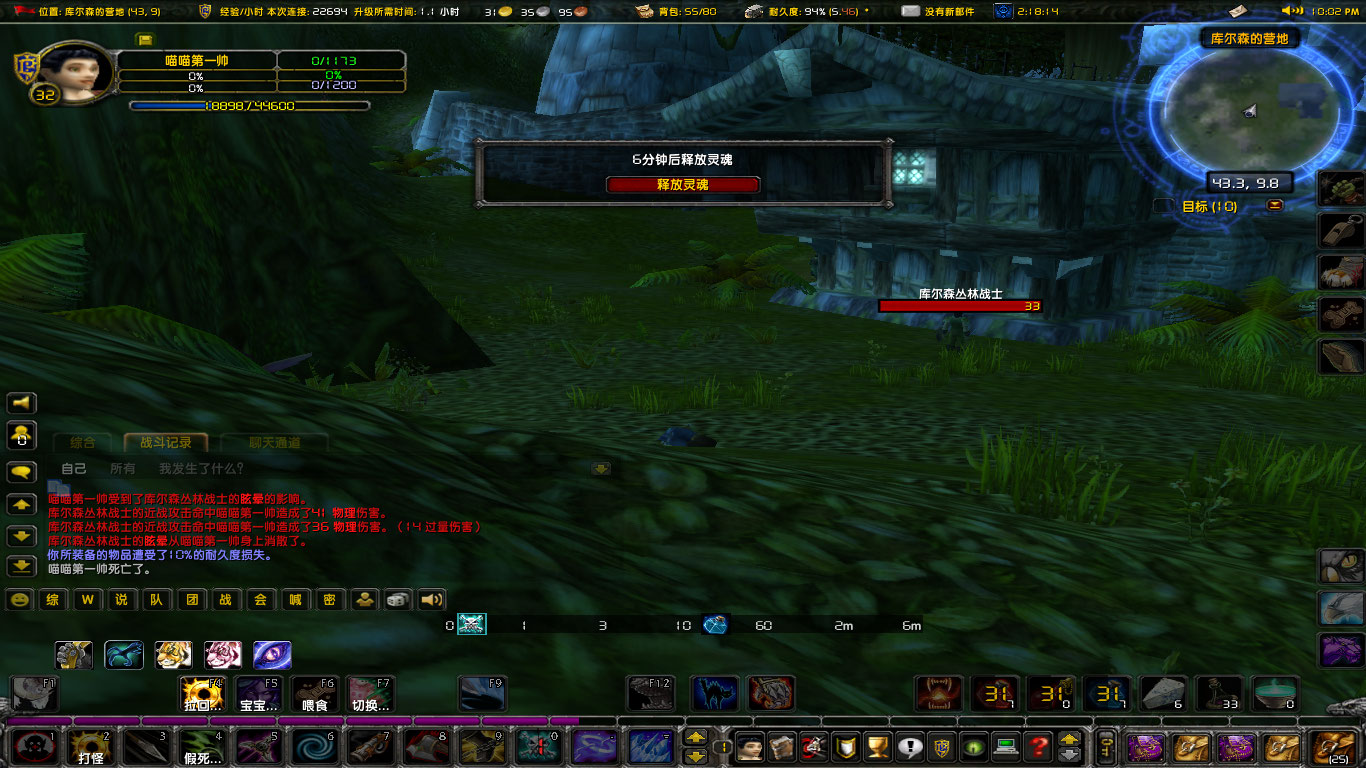Toggle the megaphone icon left of the chat
Viewport: 1366px width, 768px height.
coord(20,402)
